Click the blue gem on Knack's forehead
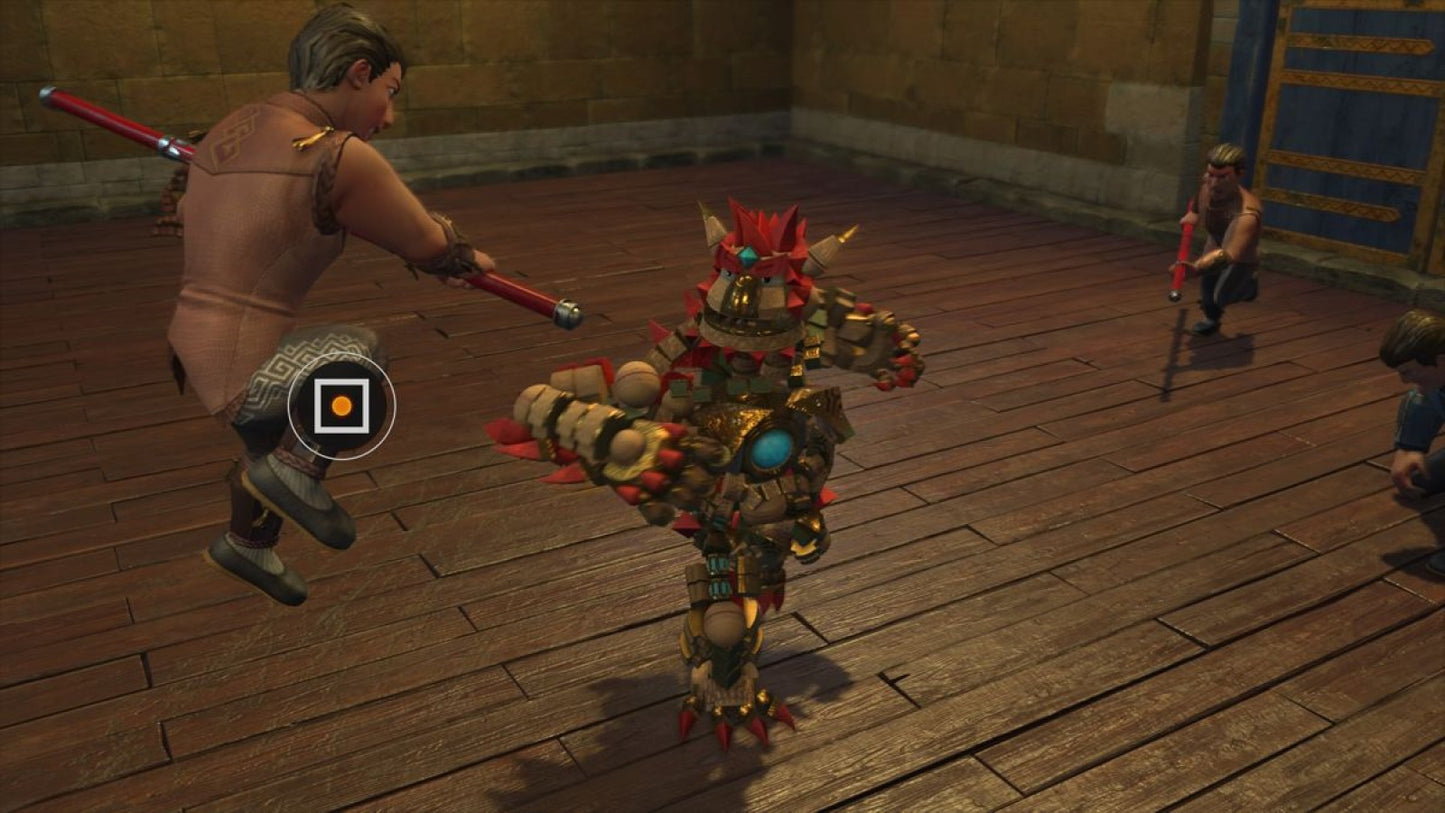The height and width of the screenshot is (813, 1445). pos(747,255)
